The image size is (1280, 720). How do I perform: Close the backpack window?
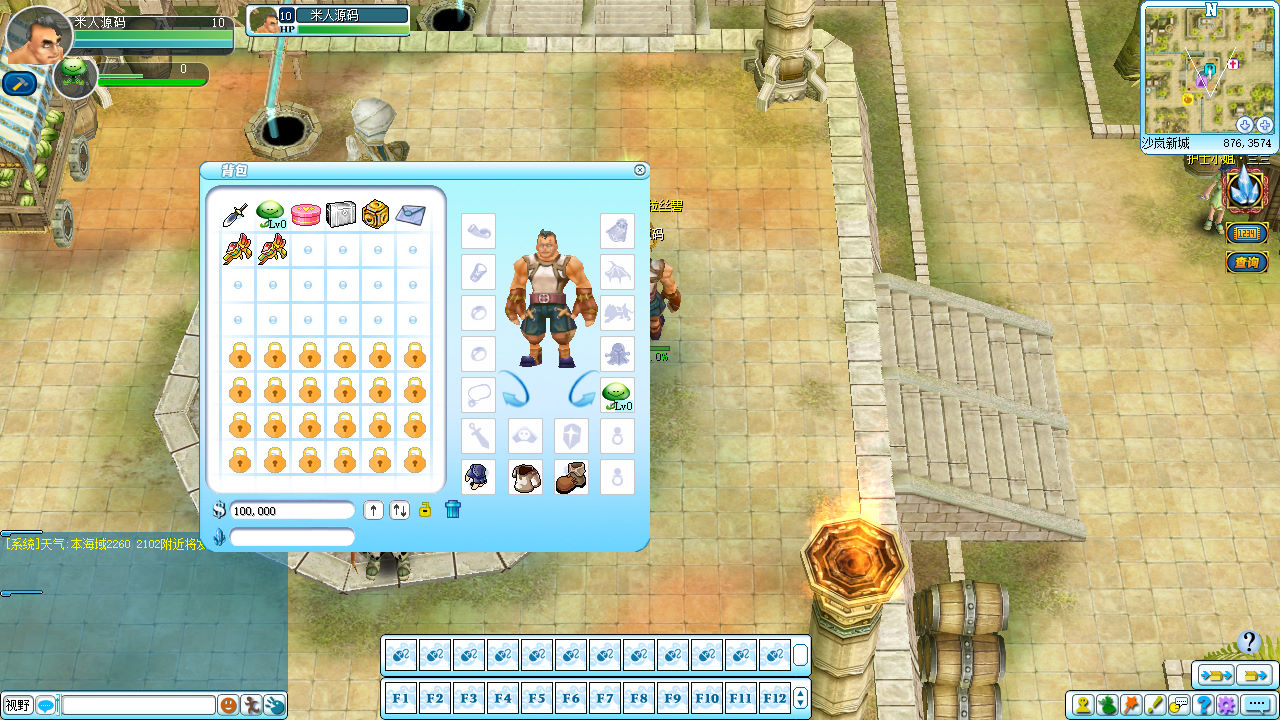(x=640, y=170)
